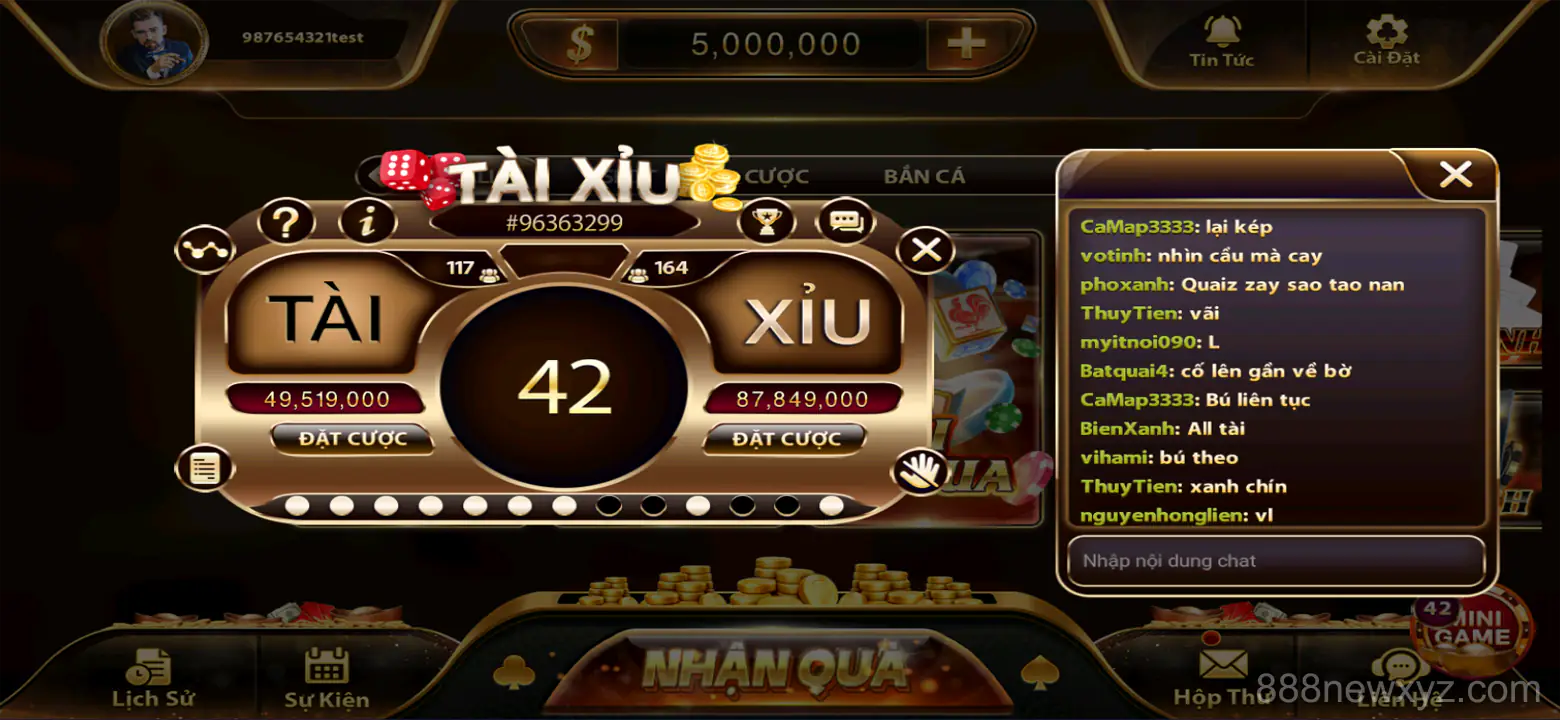This screenshot has width=1560, height=720.
Task: Click the Nhập nội dung chat field
Action: tap(1276, 560)
